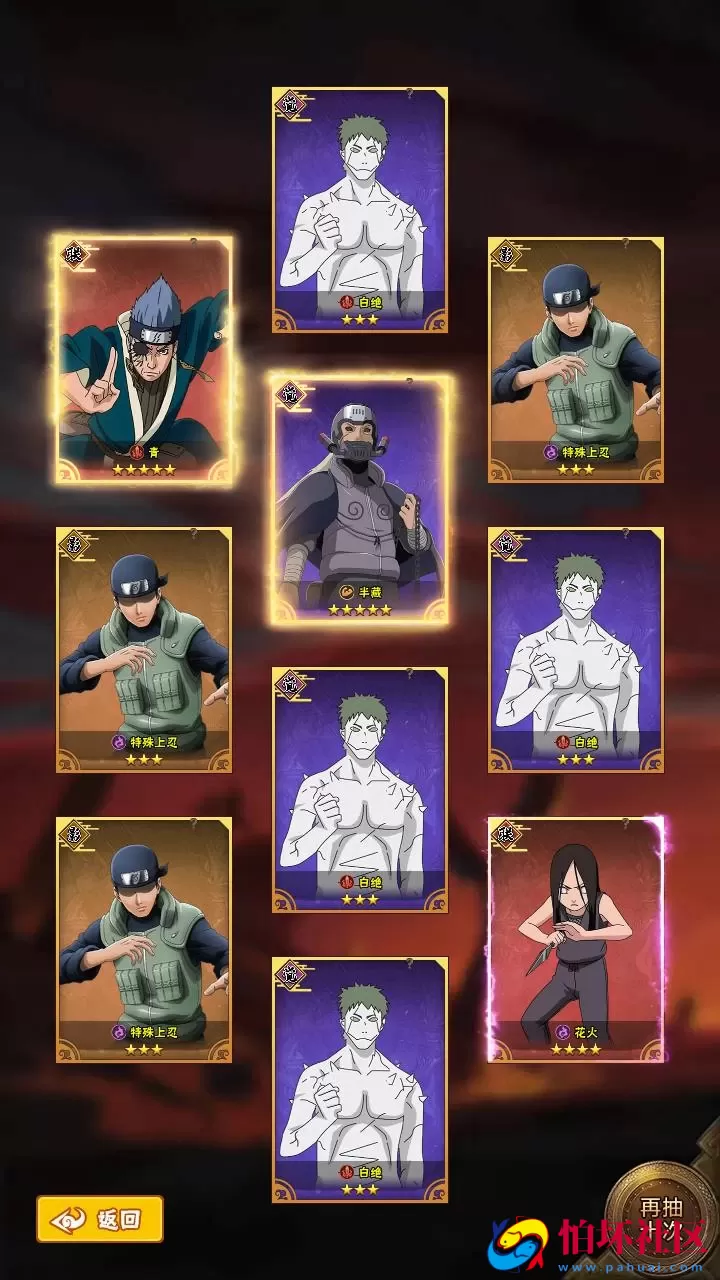Select the five-star 青 card
This screenshot has height=1280, width=720.
pyautogui.click(x=144, y=360)
